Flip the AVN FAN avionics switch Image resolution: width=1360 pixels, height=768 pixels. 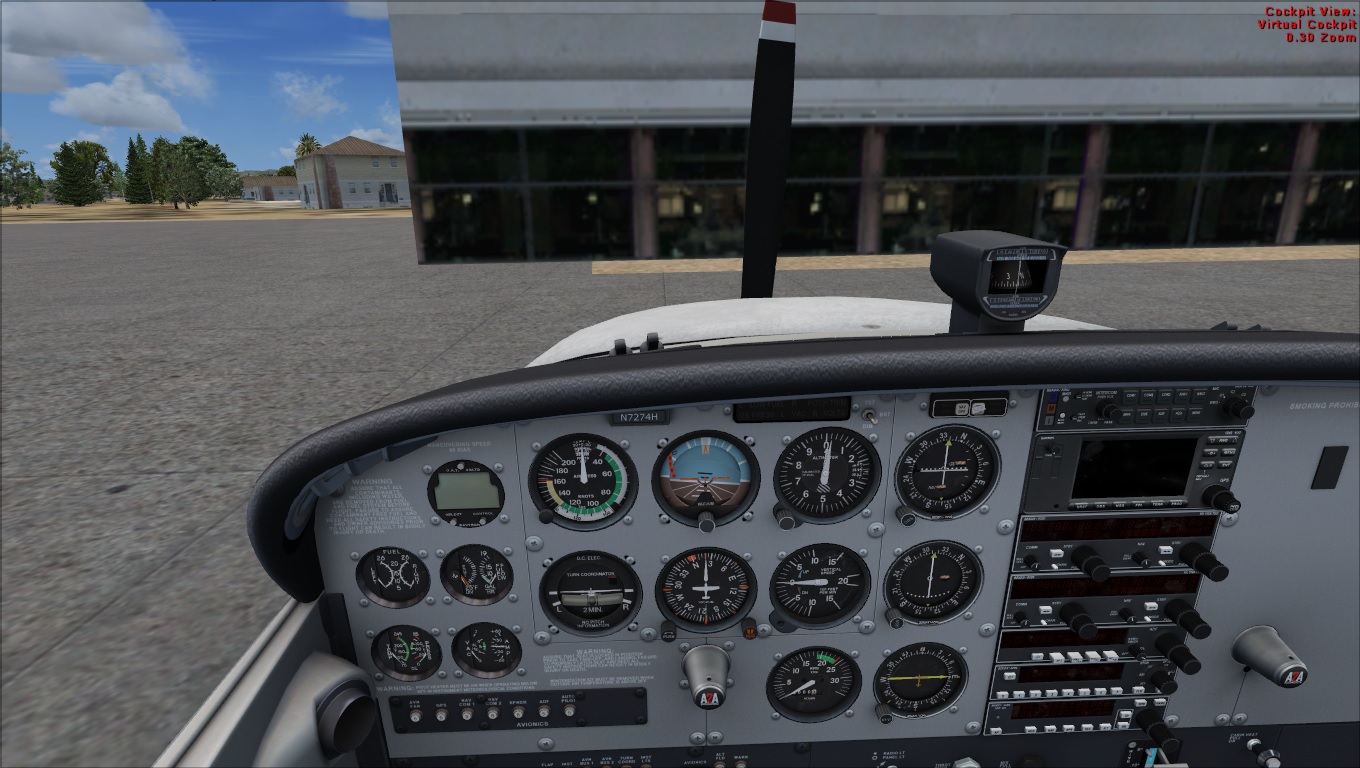click(414, 715)
